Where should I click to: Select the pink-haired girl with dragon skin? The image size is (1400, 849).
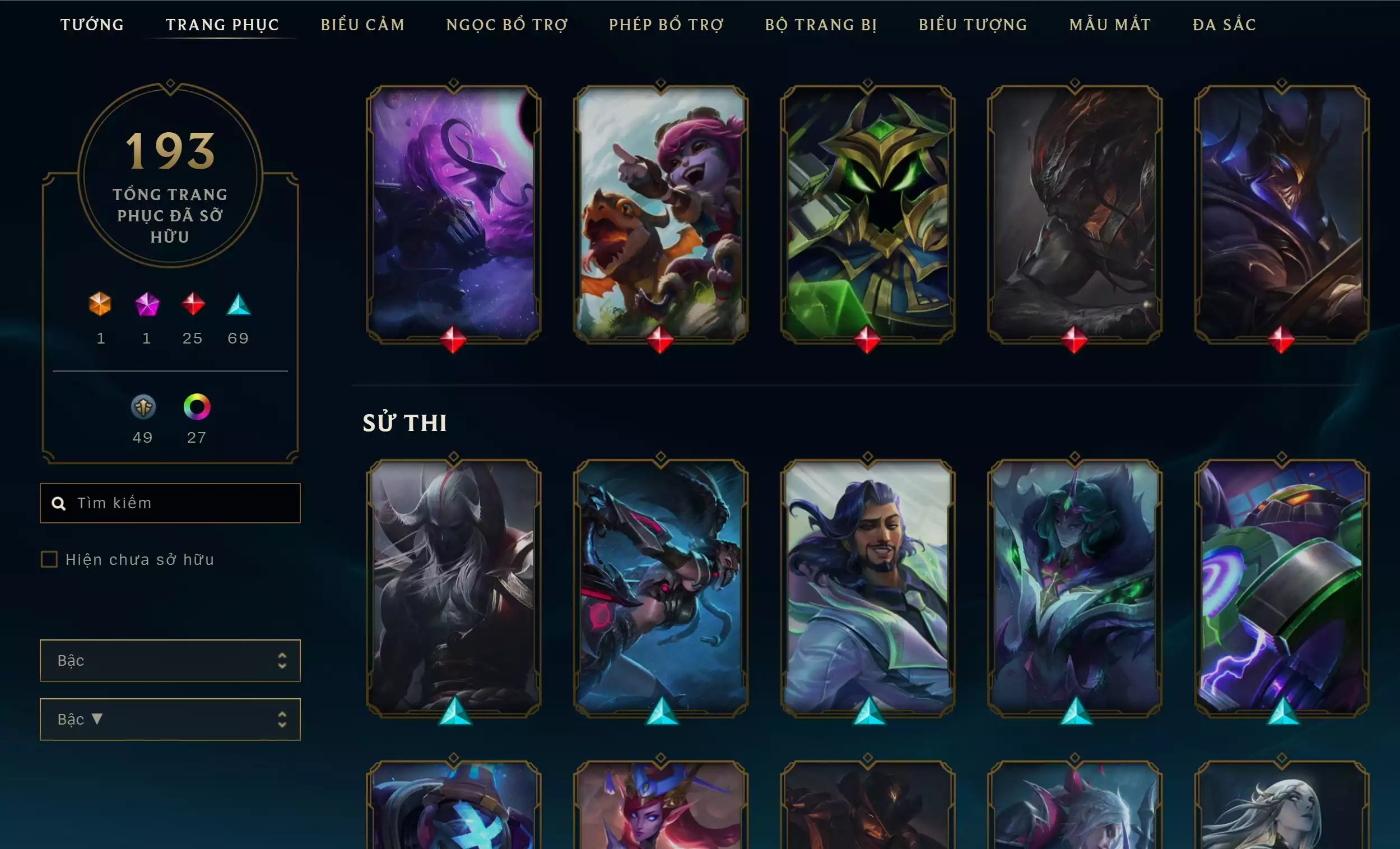click(661, 213)
